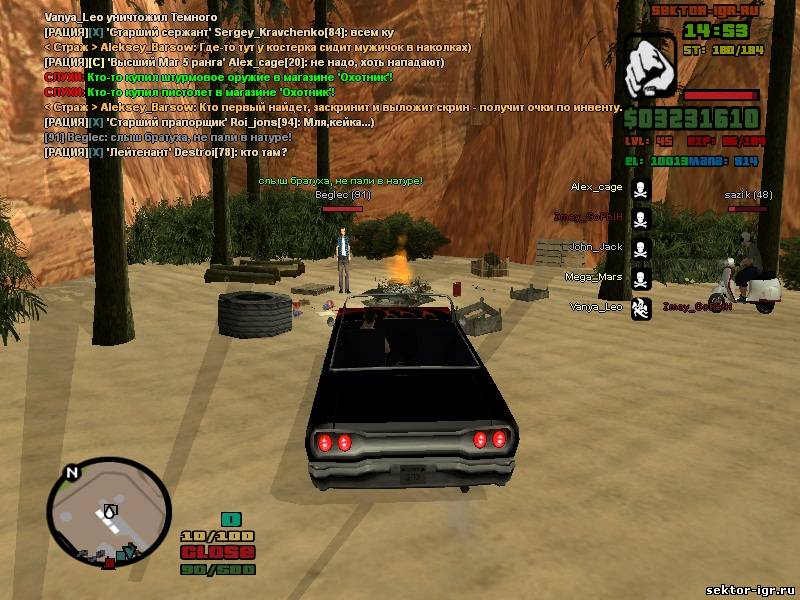The image size is (800, 600).
Task: Open the sektor-igr.ru watermark link
Action: [749, 590]
